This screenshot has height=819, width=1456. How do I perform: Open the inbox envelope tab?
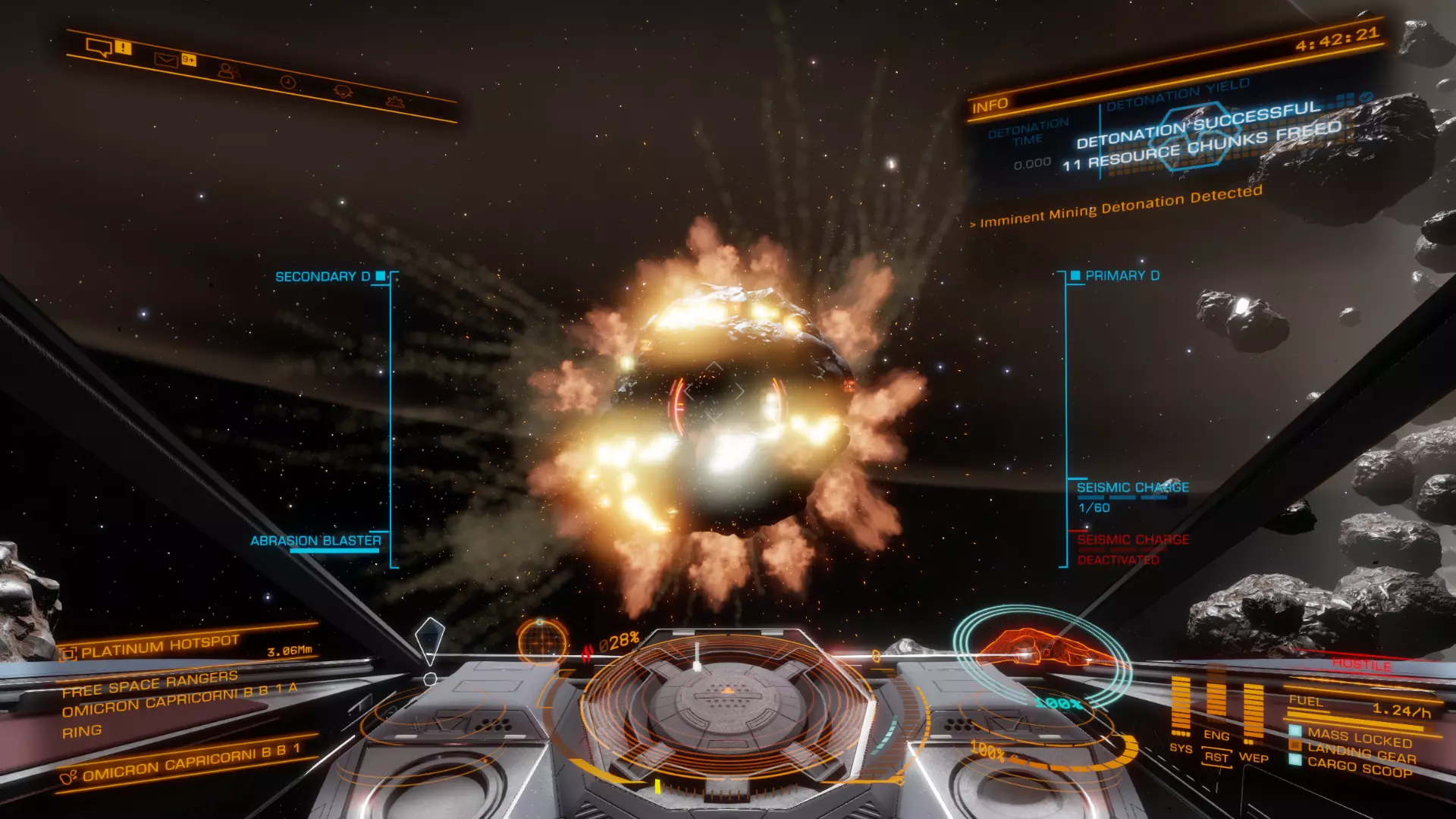166,59
